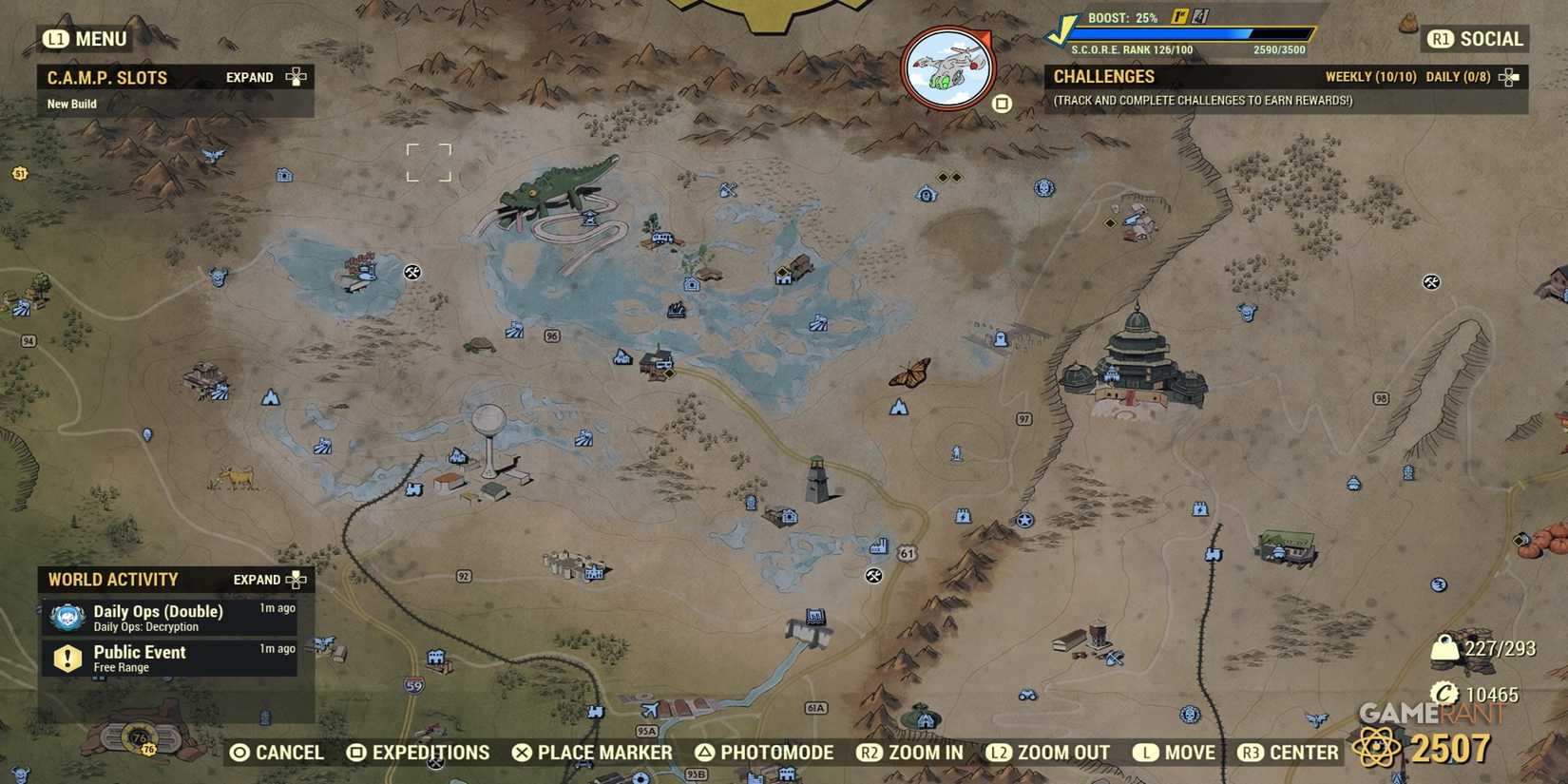Click the player avatar portrait circle
Image resolution: width=1568 pixels, height=784 pixels.
pyautogui.click(x=947, y=67)
